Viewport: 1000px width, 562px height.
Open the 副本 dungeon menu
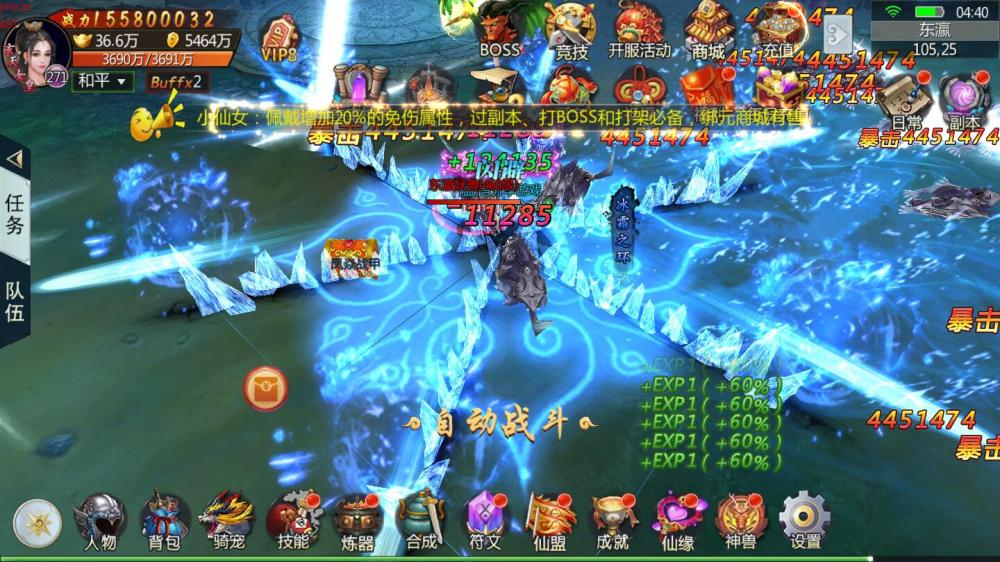click(x=965, y=100)
